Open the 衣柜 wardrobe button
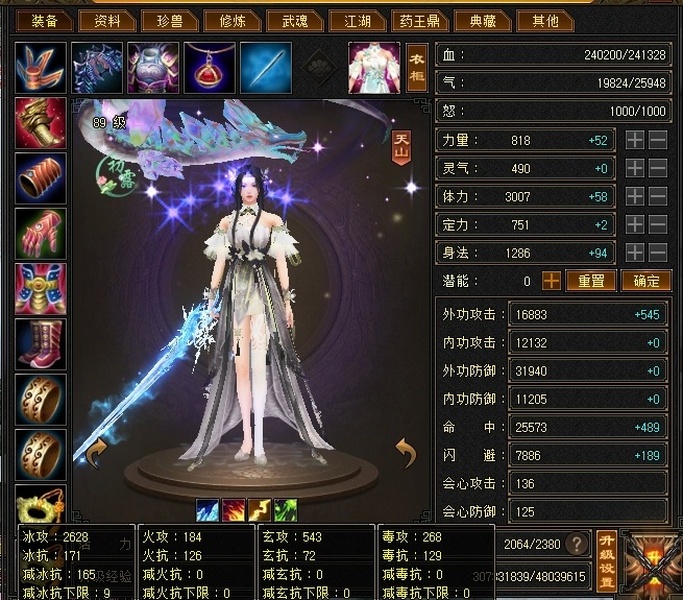The width and height of the screenshot is (683, 600). tap(417, 67)
